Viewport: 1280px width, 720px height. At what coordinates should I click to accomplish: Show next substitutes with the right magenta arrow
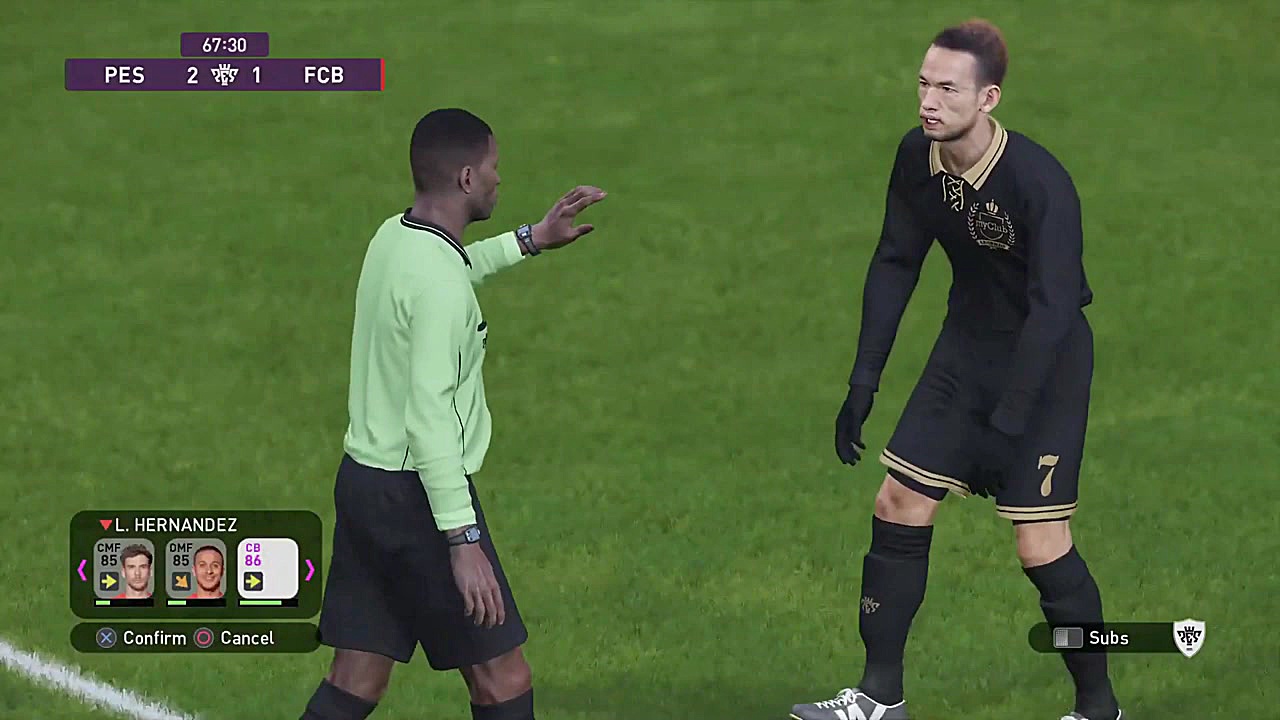[x=309, y=570]
